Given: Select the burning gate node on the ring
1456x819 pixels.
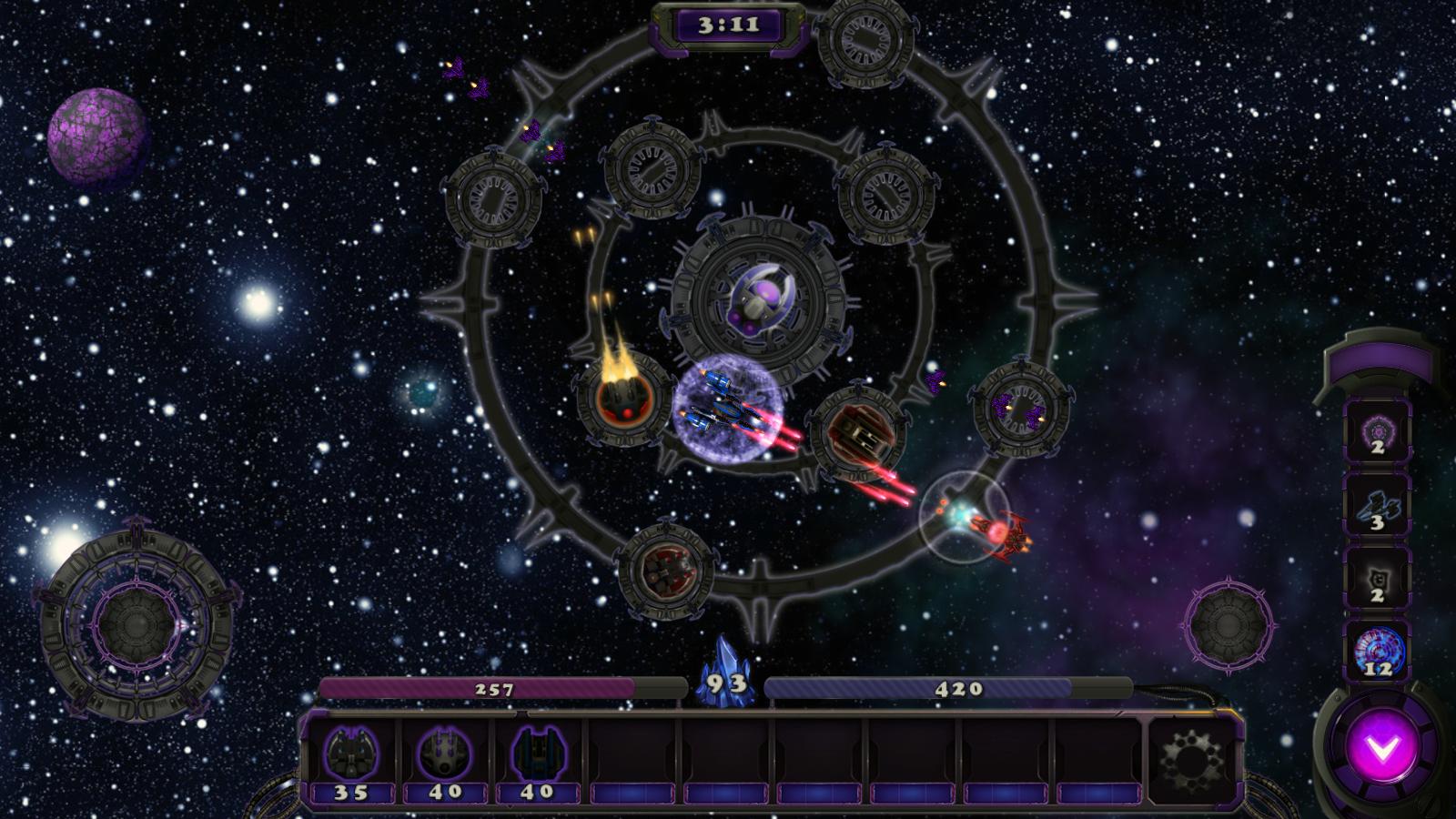Looking at the screenshot, I should pos(622,400).
